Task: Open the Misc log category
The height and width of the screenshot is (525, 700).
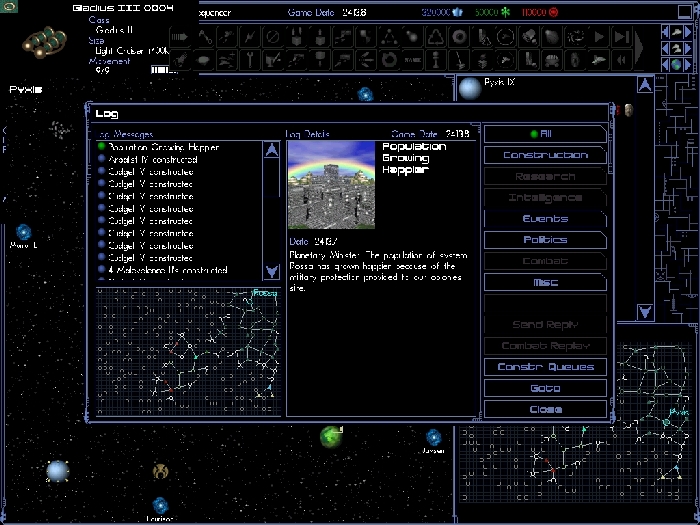Action: point(545,283)
